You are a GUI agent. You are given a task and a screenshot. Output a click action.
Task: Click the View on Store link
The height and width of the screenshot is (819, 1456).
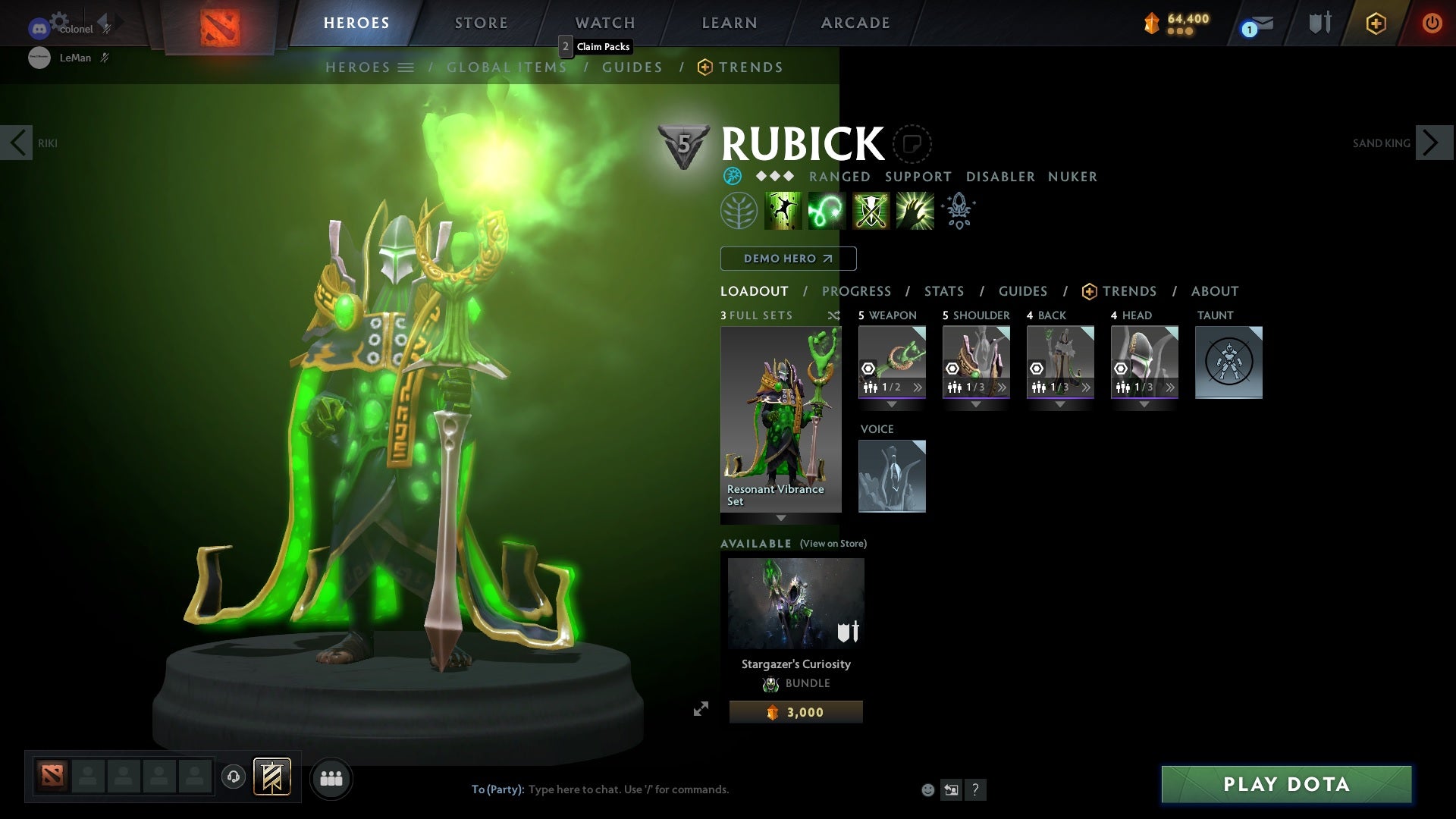pyautogui.click(x=832, y=544)
